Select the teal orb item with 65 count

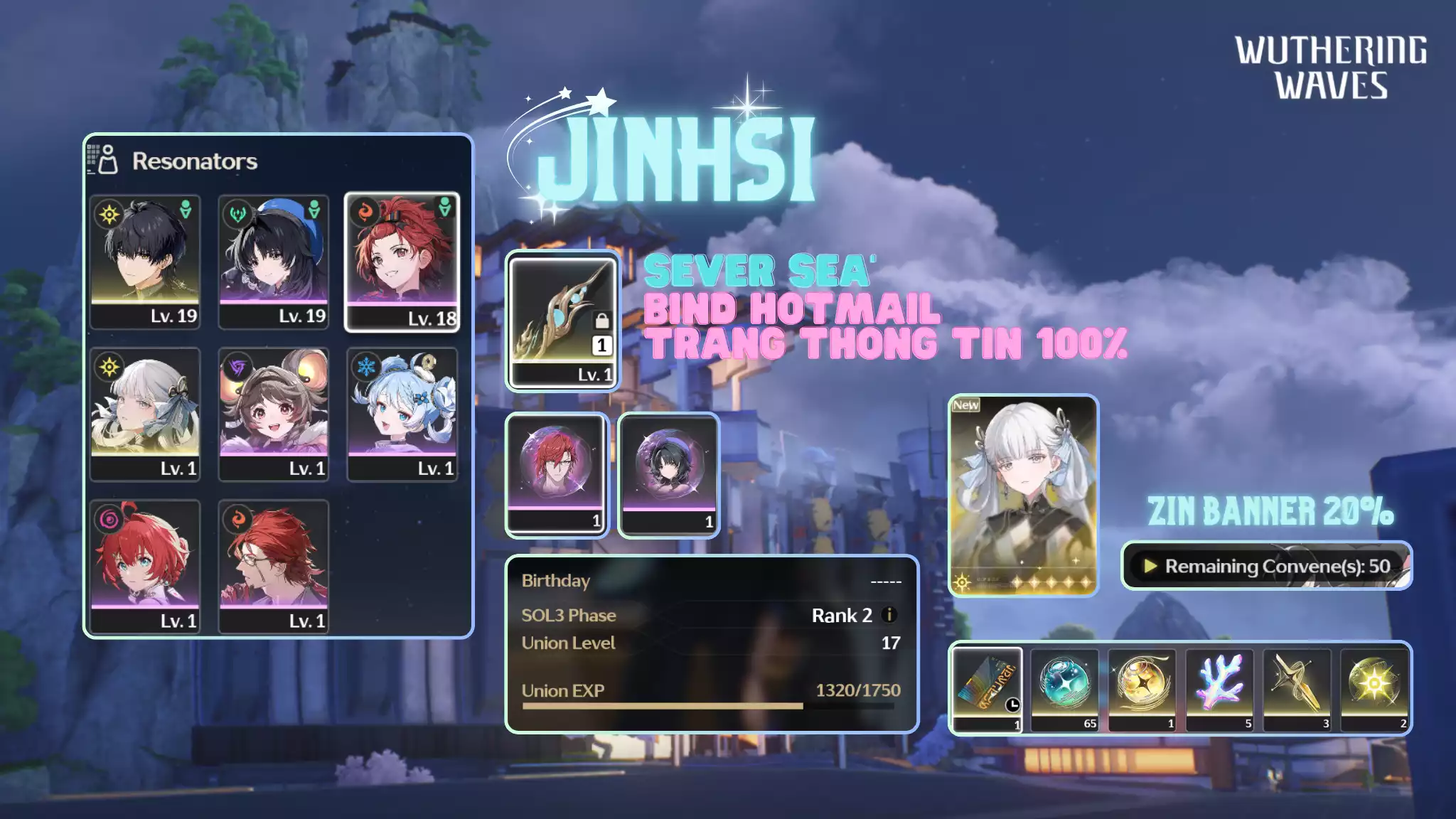[1064, 688]
